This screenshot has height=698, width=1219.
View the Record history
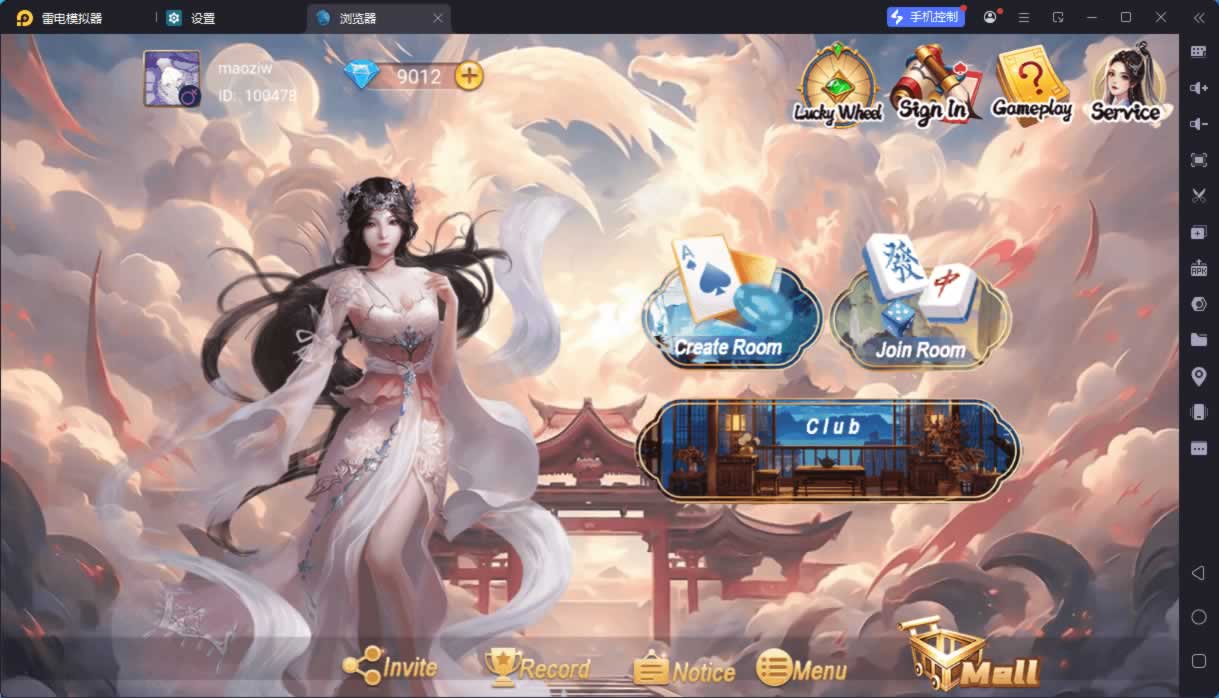(537, 667)
